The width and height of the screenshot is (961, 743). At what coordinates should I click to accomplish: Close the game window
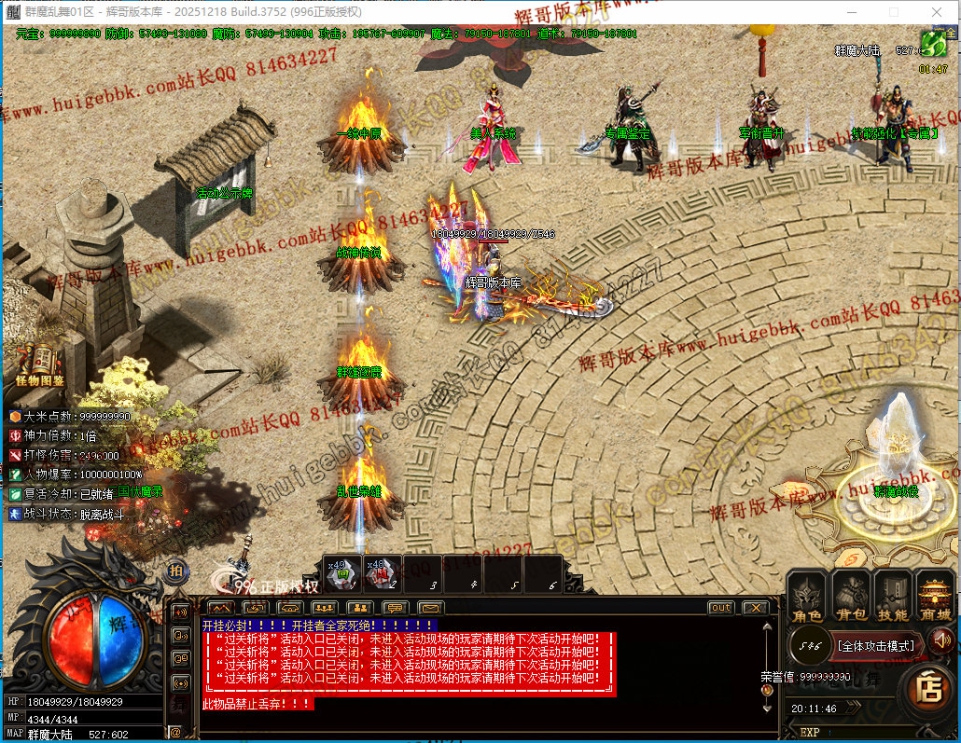(x=938, y=11)
